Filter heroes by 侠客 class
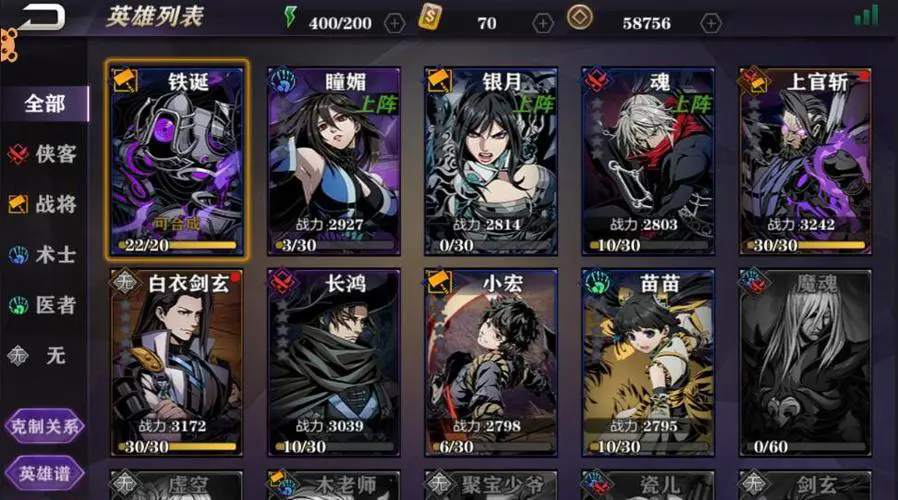The width and height of the screenshot is (898, 500). click(45, 154)
